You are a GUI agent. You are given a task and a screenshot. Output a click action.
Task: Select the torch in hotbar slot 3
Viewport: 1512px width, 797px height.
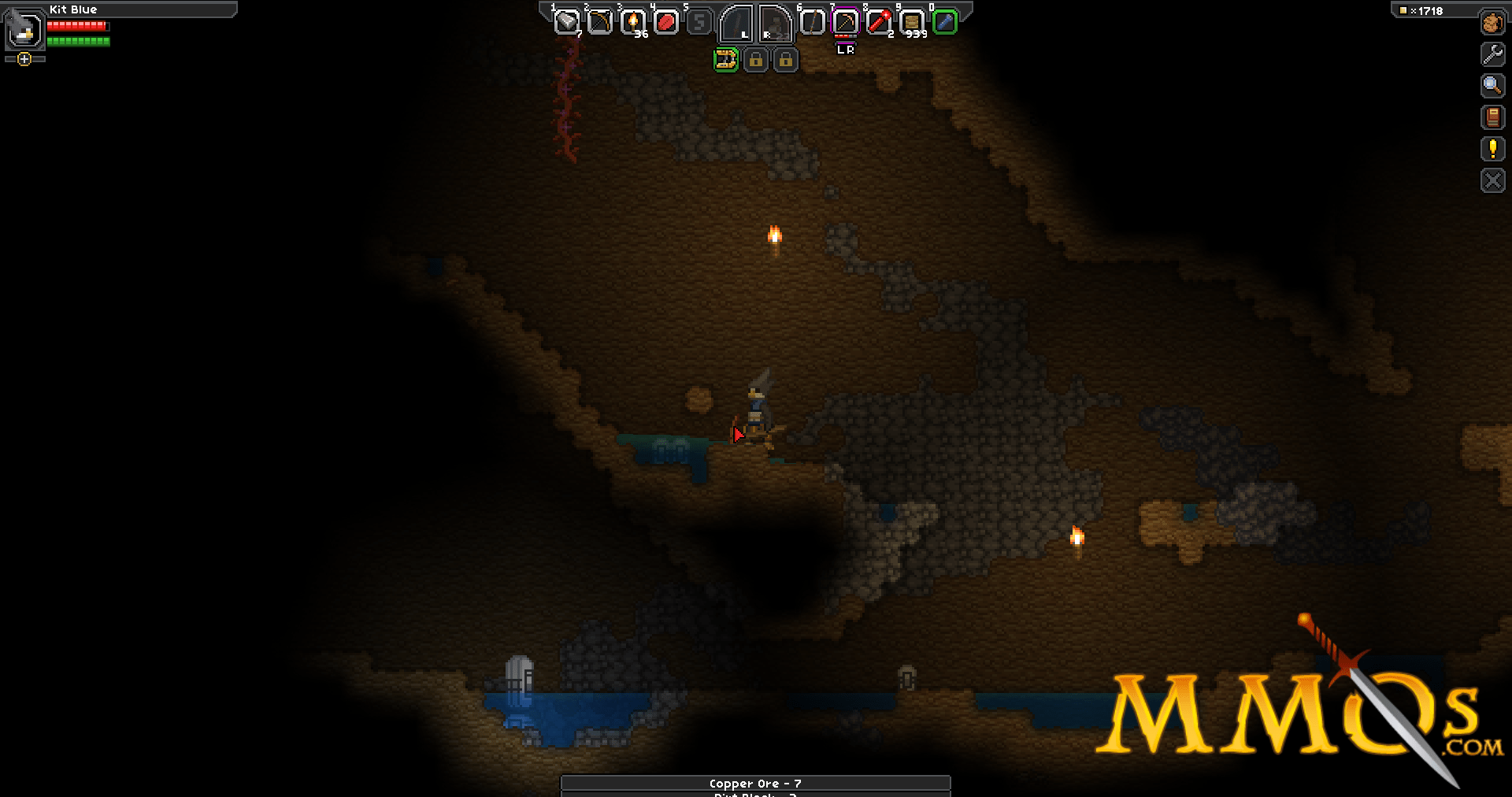coord(632,21)
